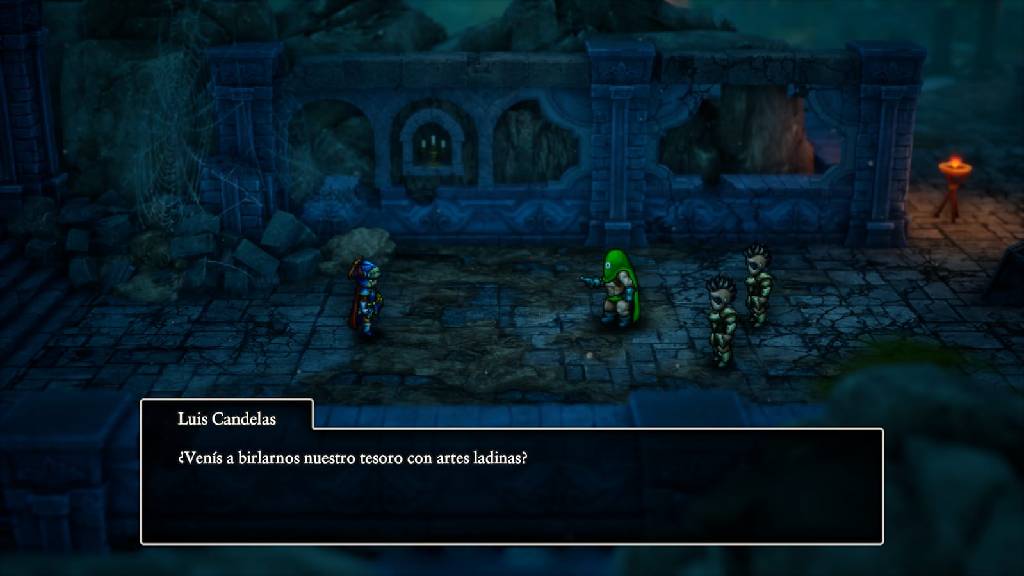Advance the Luis Candelas dialogue box
Viewport: 1024px width, 576px height.
click(511, 486)
